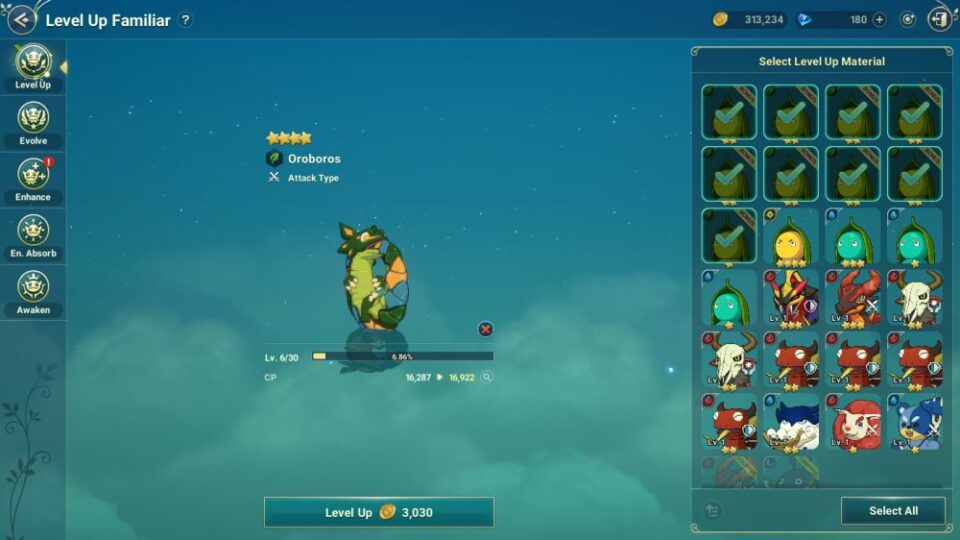Screen dimensions: 960x540
Task: Remove Oroboros with the red X button
Action: pos(485,329)
